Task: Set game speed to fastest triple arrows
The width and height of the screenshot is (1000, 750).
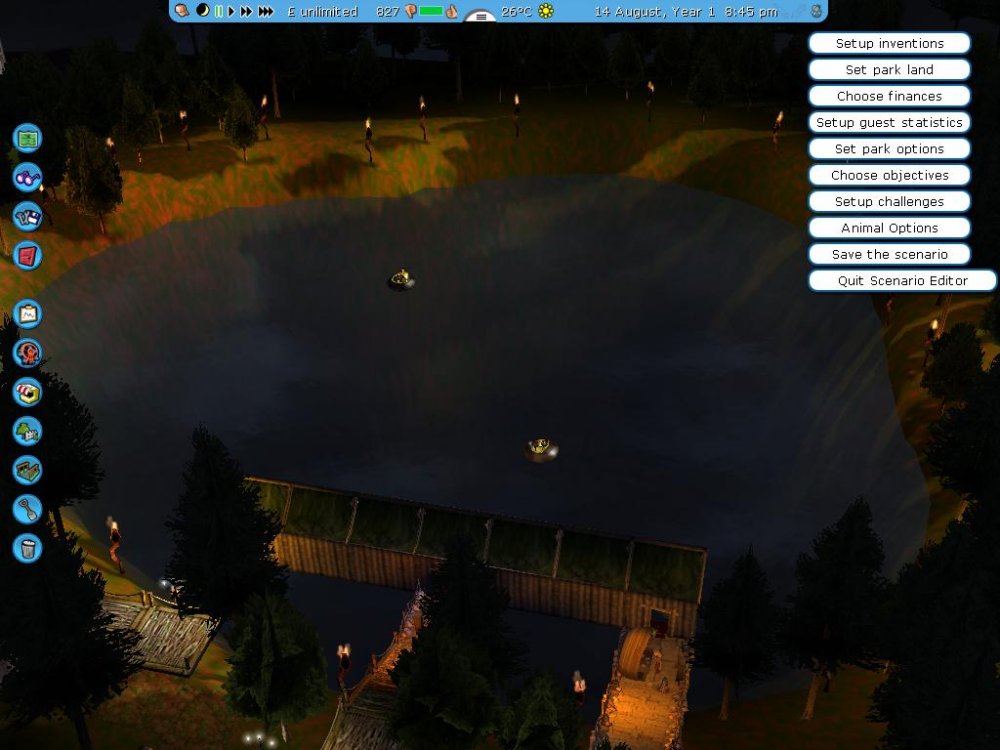Action: pyautogui.click(x=266, y=12)
